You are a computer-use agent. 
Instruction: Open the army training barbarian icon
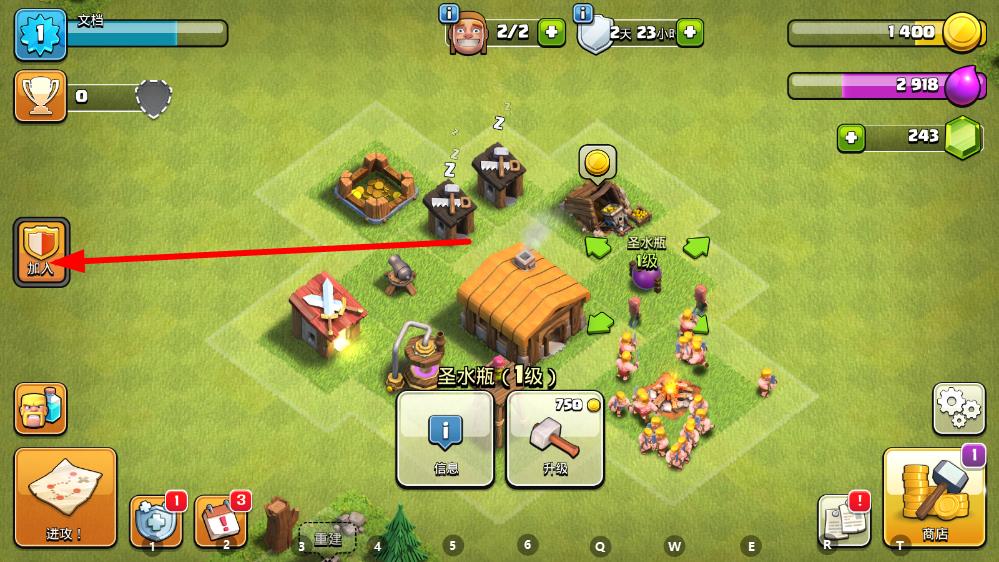tap(41, 408)
